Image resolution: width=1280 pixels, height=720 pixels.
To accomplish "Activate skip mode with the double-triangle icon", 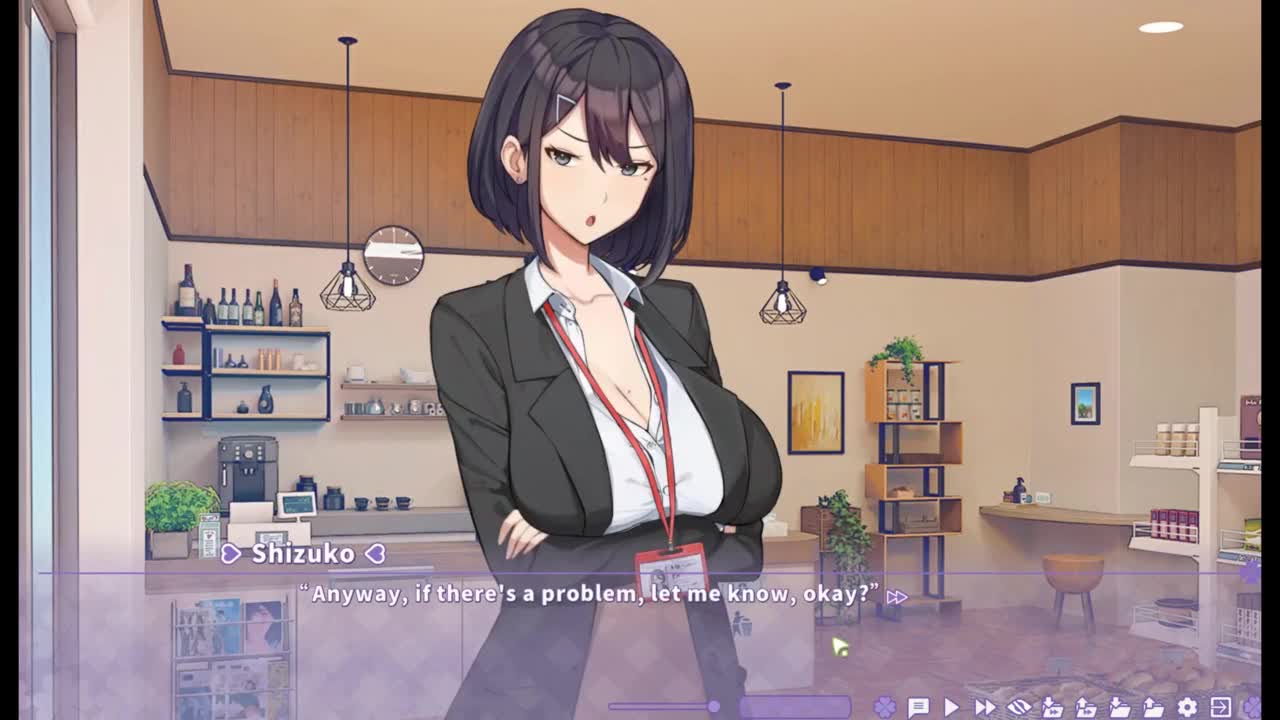I will coord(985,707).
